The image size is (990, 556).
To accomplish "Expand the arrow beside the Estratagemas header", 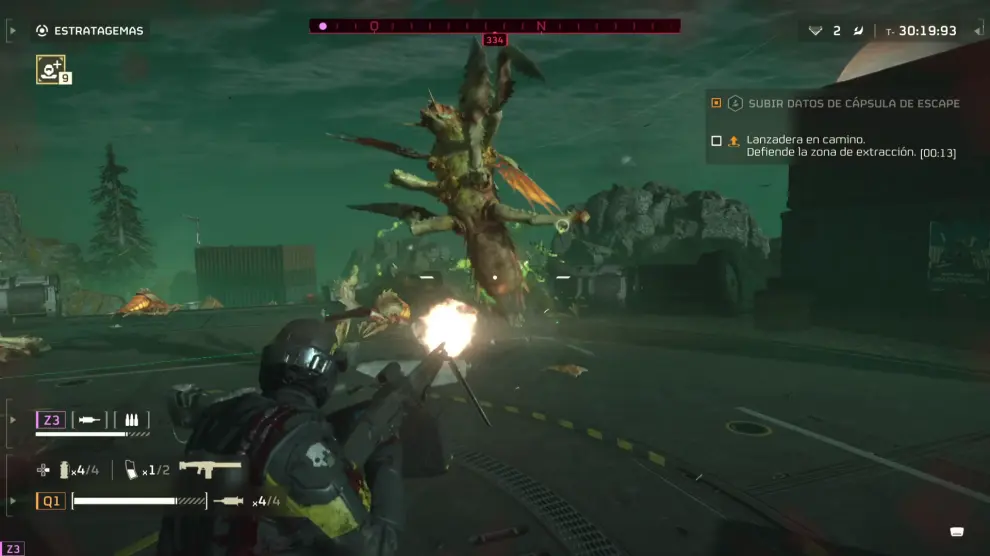I will coord(12,31).
